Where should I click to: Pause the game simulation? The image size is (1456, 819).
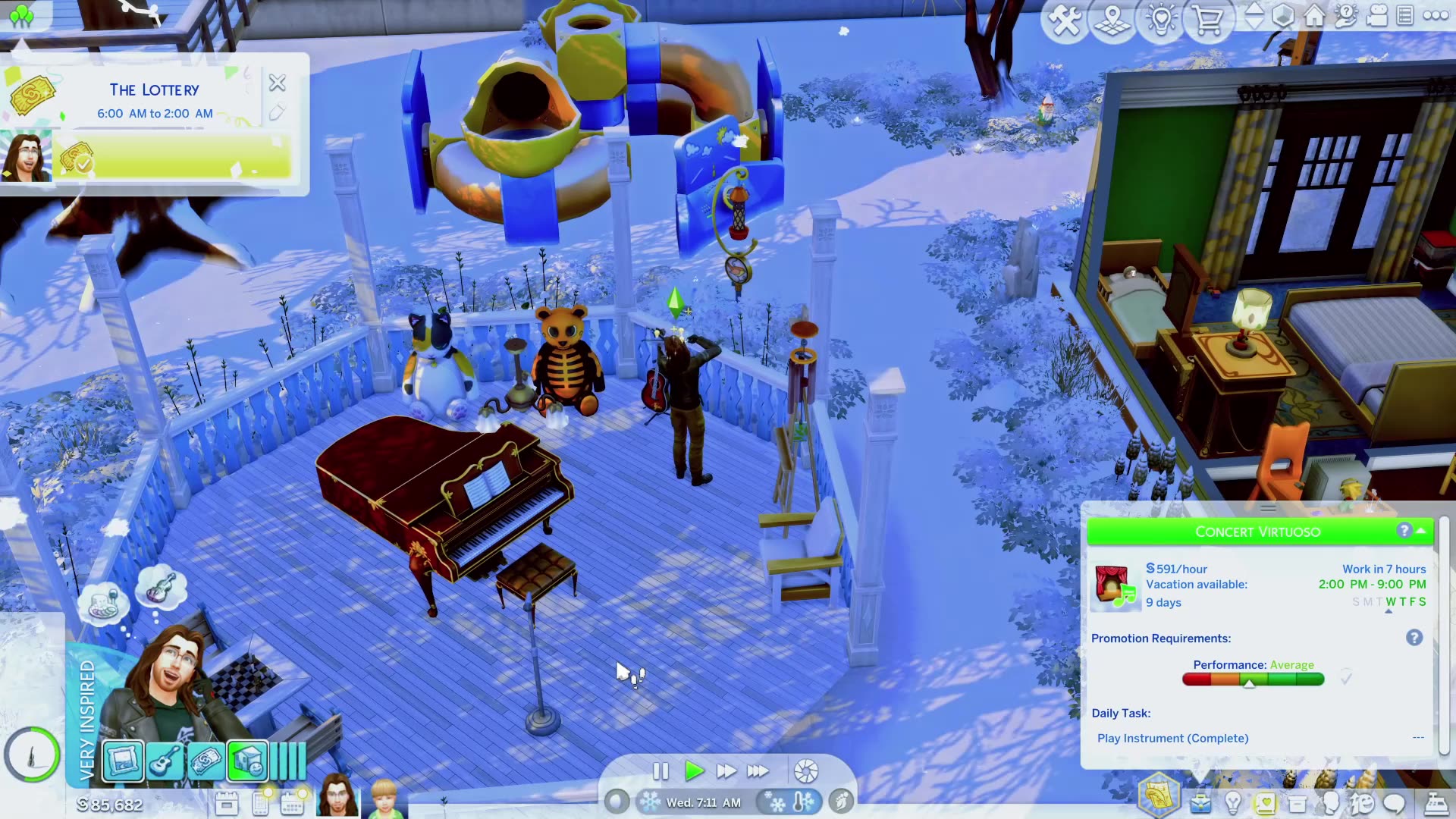[x=659, y=771]
